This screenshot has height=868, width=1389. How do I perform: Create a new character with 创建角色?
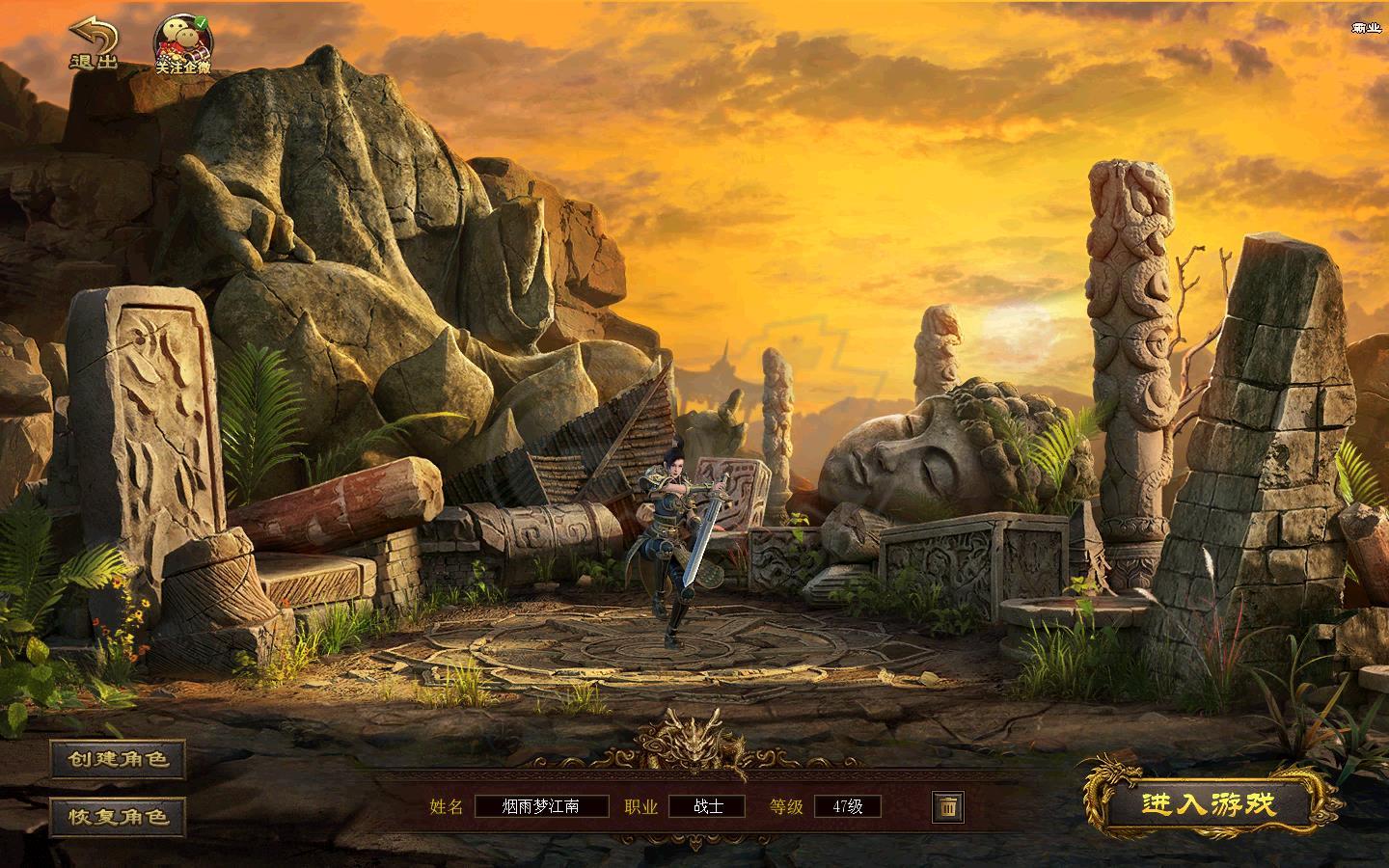tap(118, 759)
